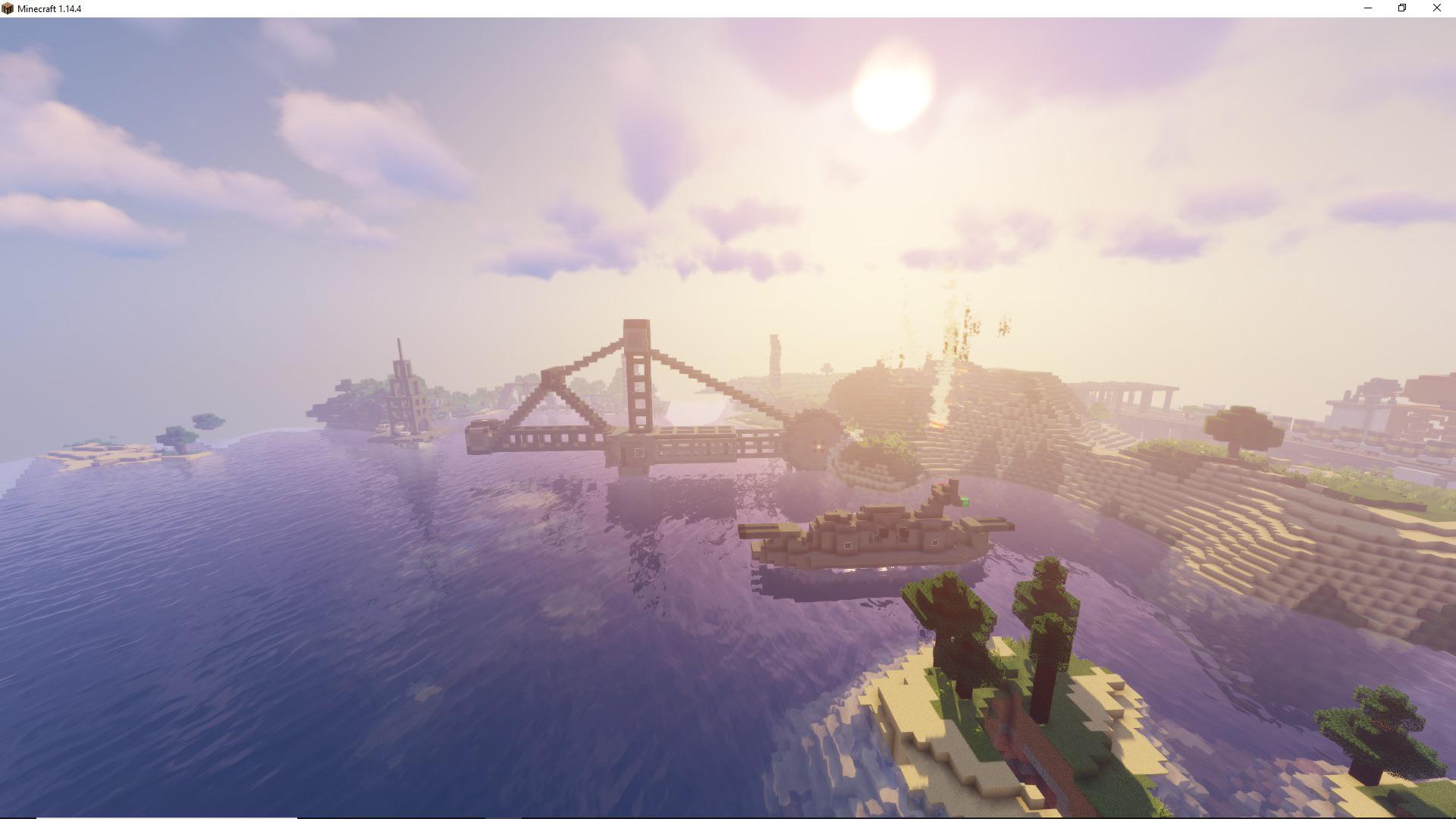Click the Minecraft grass block title bar icon

(x=8, y=8)
